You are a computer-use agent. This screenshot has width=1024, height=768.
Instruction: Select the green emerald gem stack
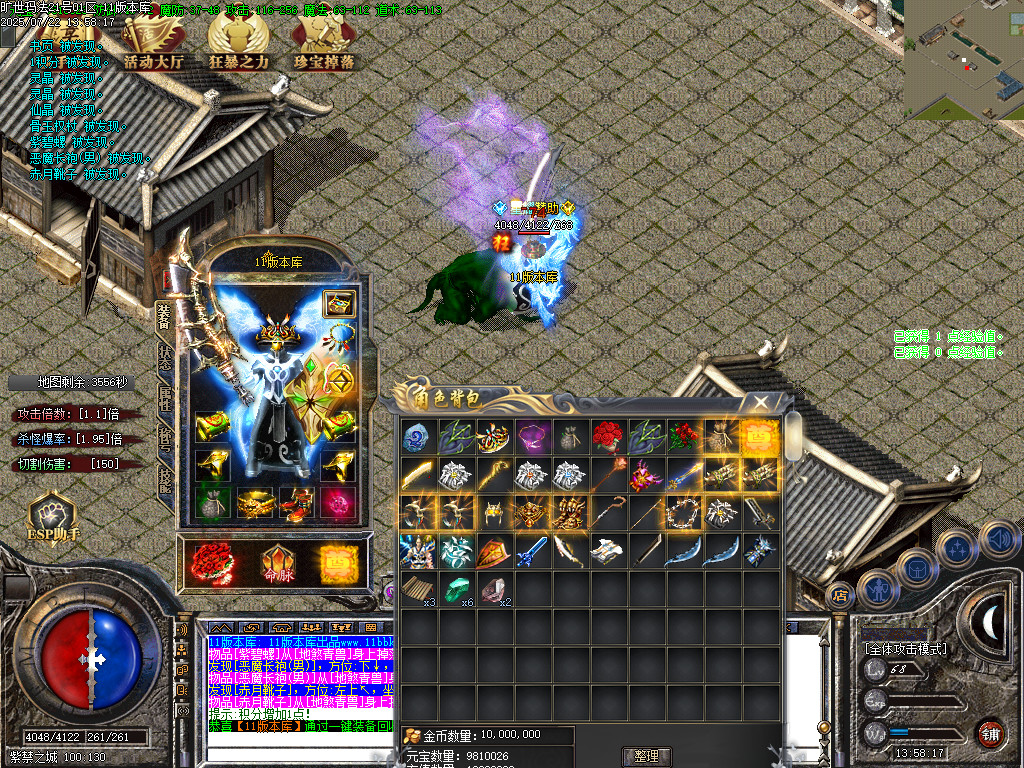[x=457, y=589]
